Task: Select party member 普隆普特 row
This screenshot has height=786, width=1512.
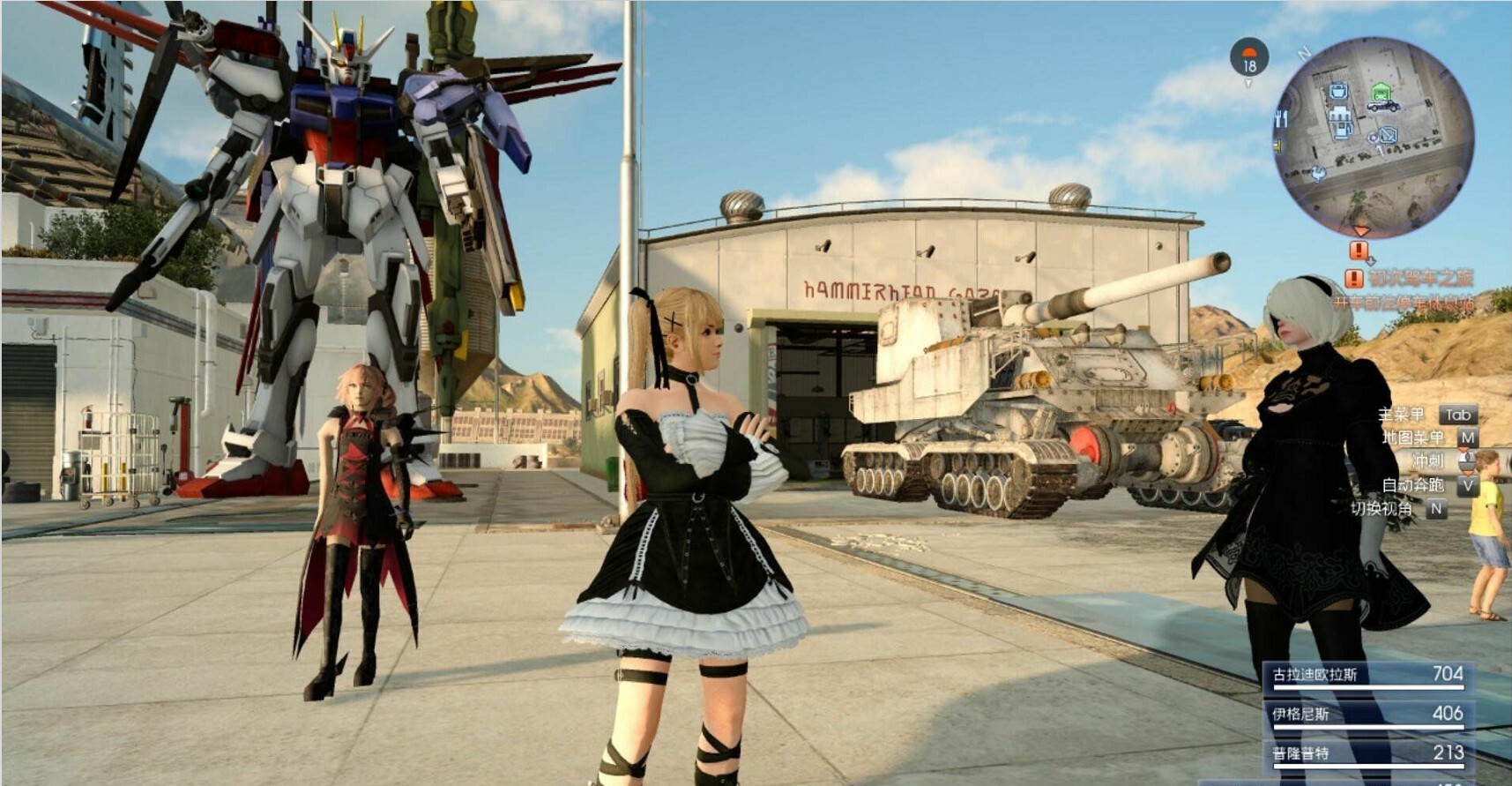Action: [1367, 754]
